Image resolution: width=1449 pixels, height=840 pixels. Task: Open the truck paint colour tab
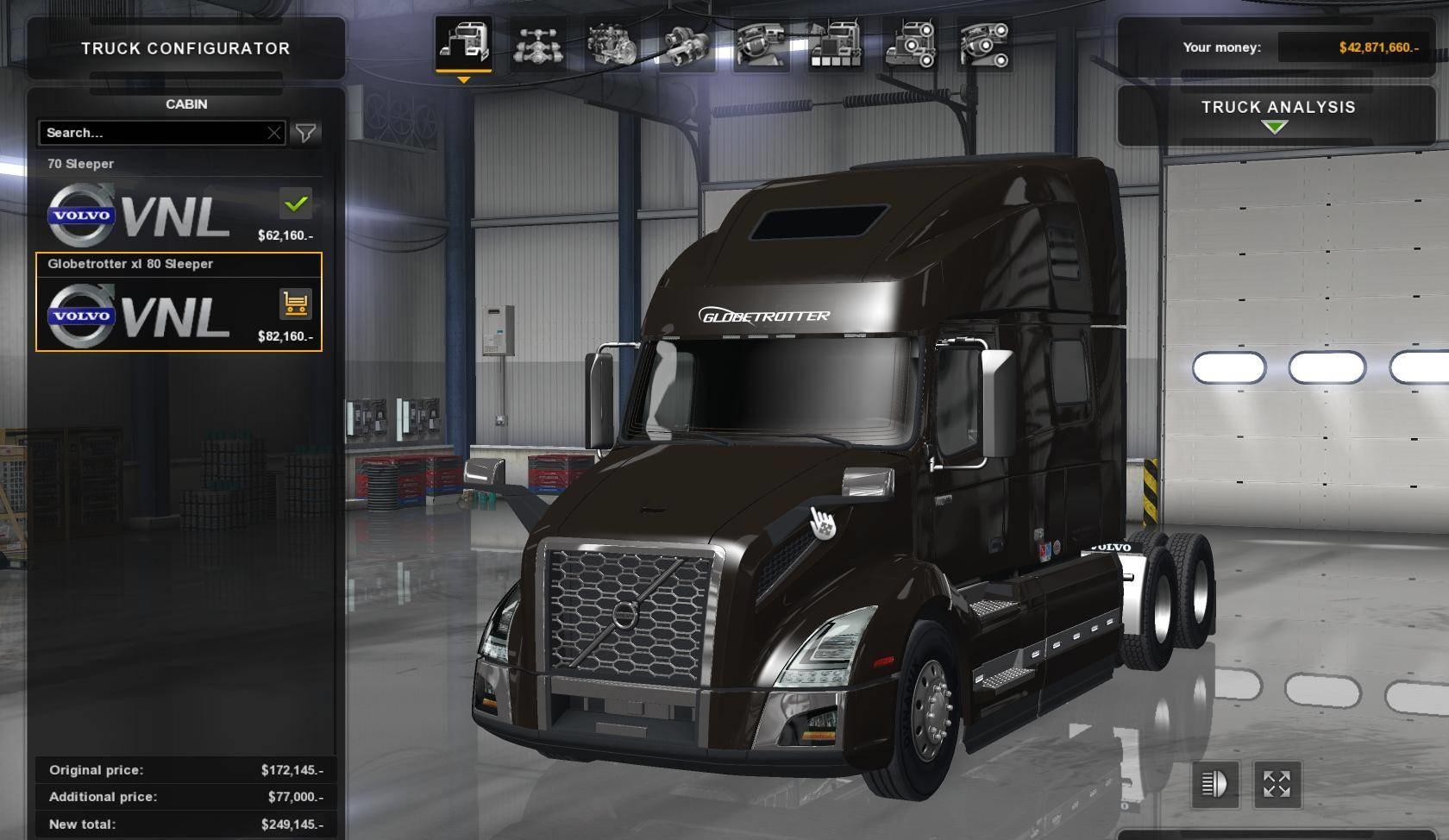(836, 45)
